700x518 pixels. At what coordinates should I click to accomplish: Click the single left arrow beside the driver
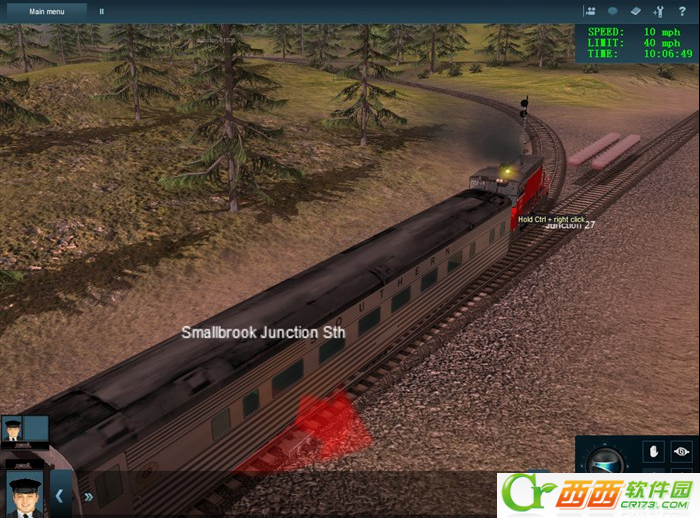coord(59,495)
